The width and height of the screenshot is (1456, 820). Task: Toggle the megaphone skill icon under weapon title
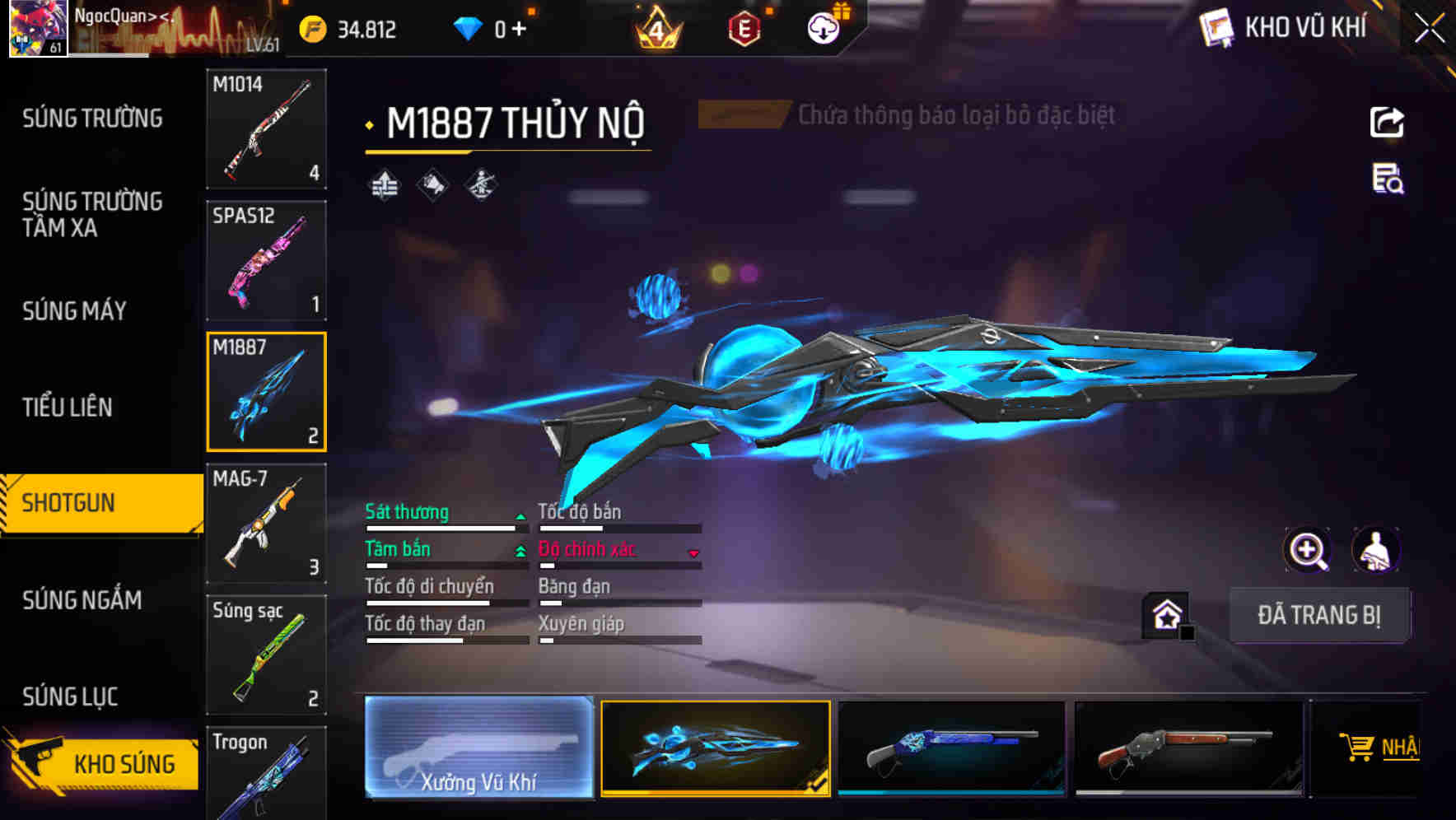pyautogui.click(x=432, y=185)
